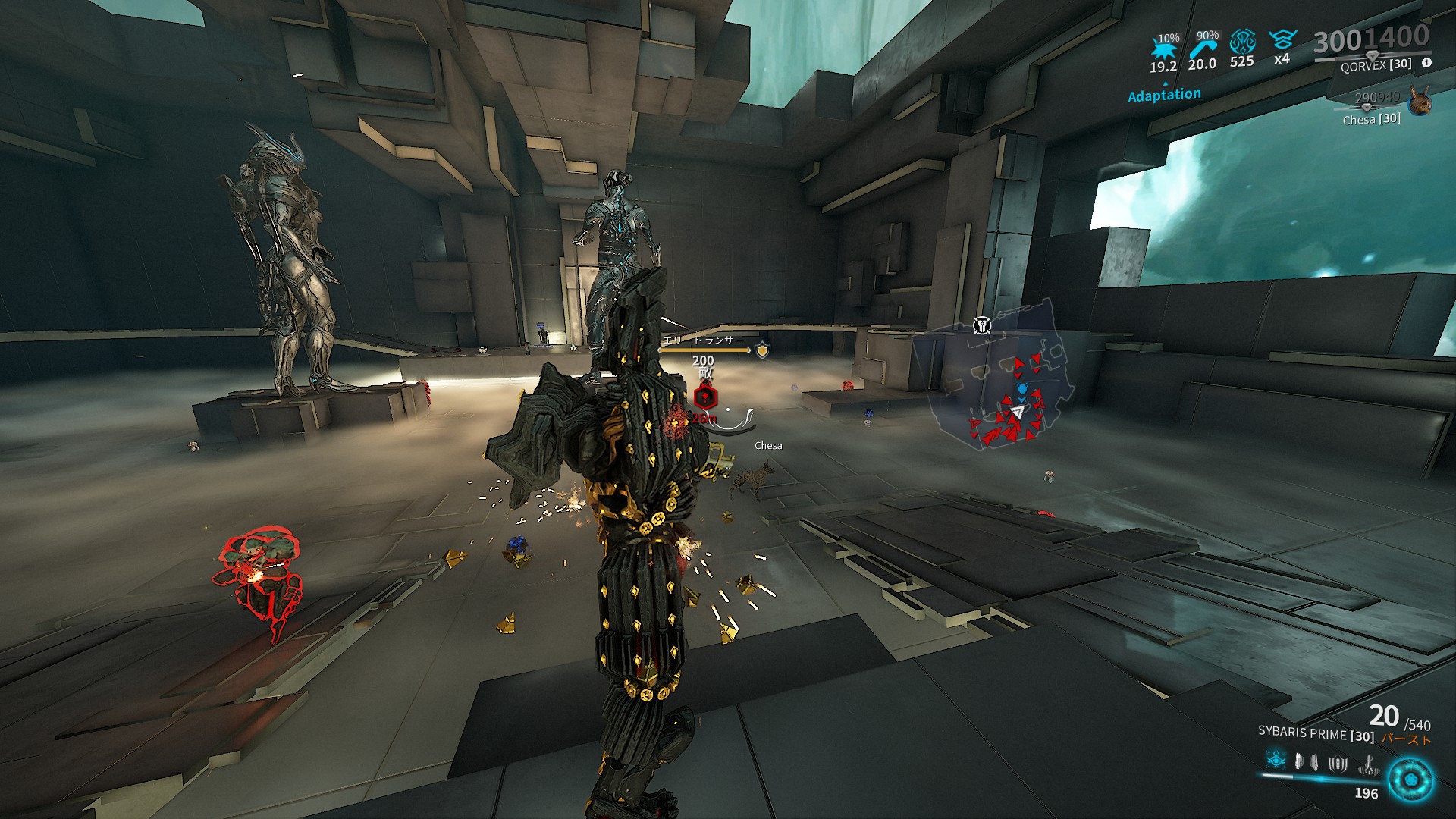Select the 10% critical chance buff icon
Image resolution: width=1456 pixels, height=819 pixels.
(1165, 47)
